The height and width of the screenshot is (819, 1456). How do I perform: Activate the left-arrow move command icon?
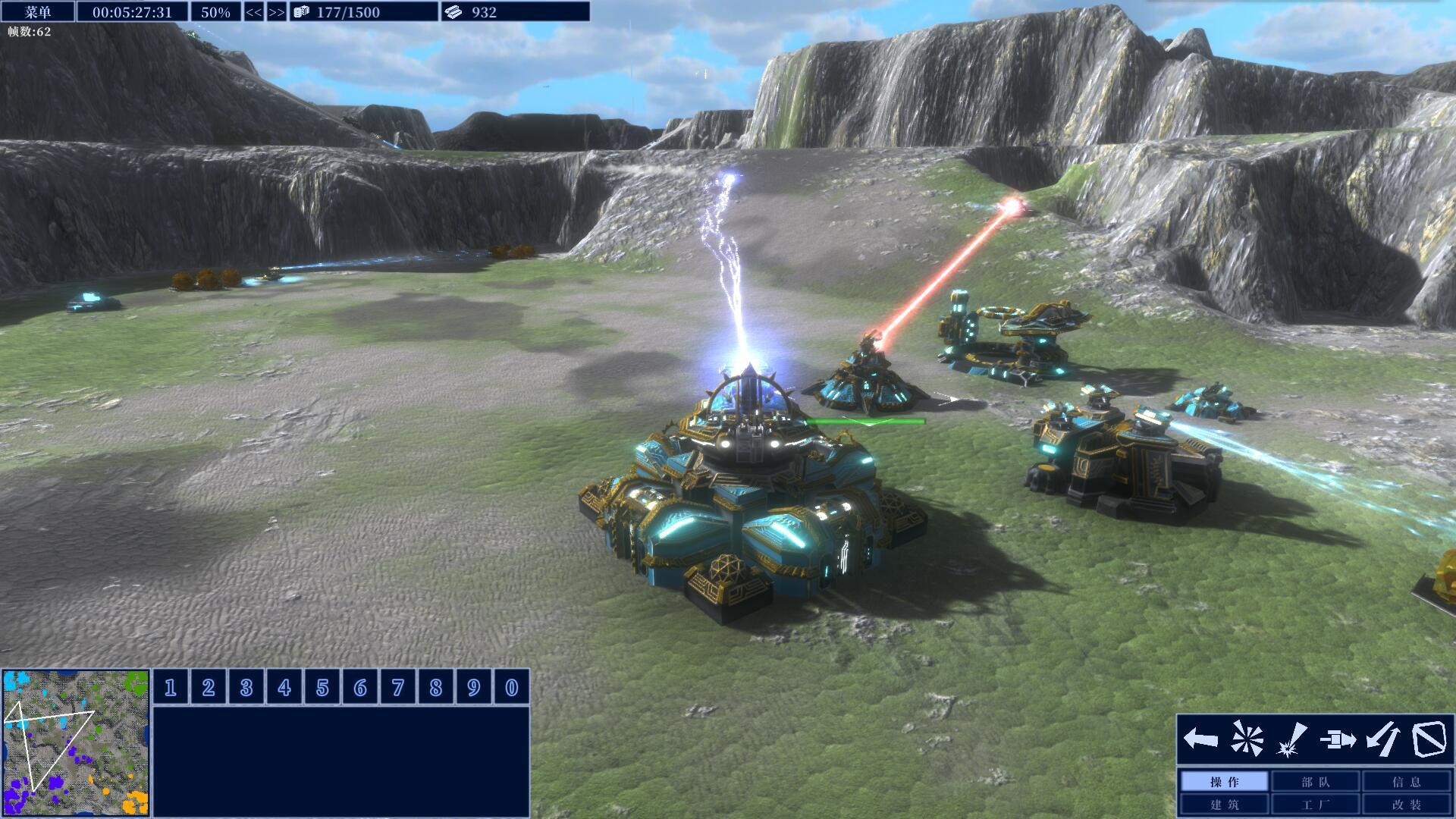pyautogui.click(x=1200, y=739)
